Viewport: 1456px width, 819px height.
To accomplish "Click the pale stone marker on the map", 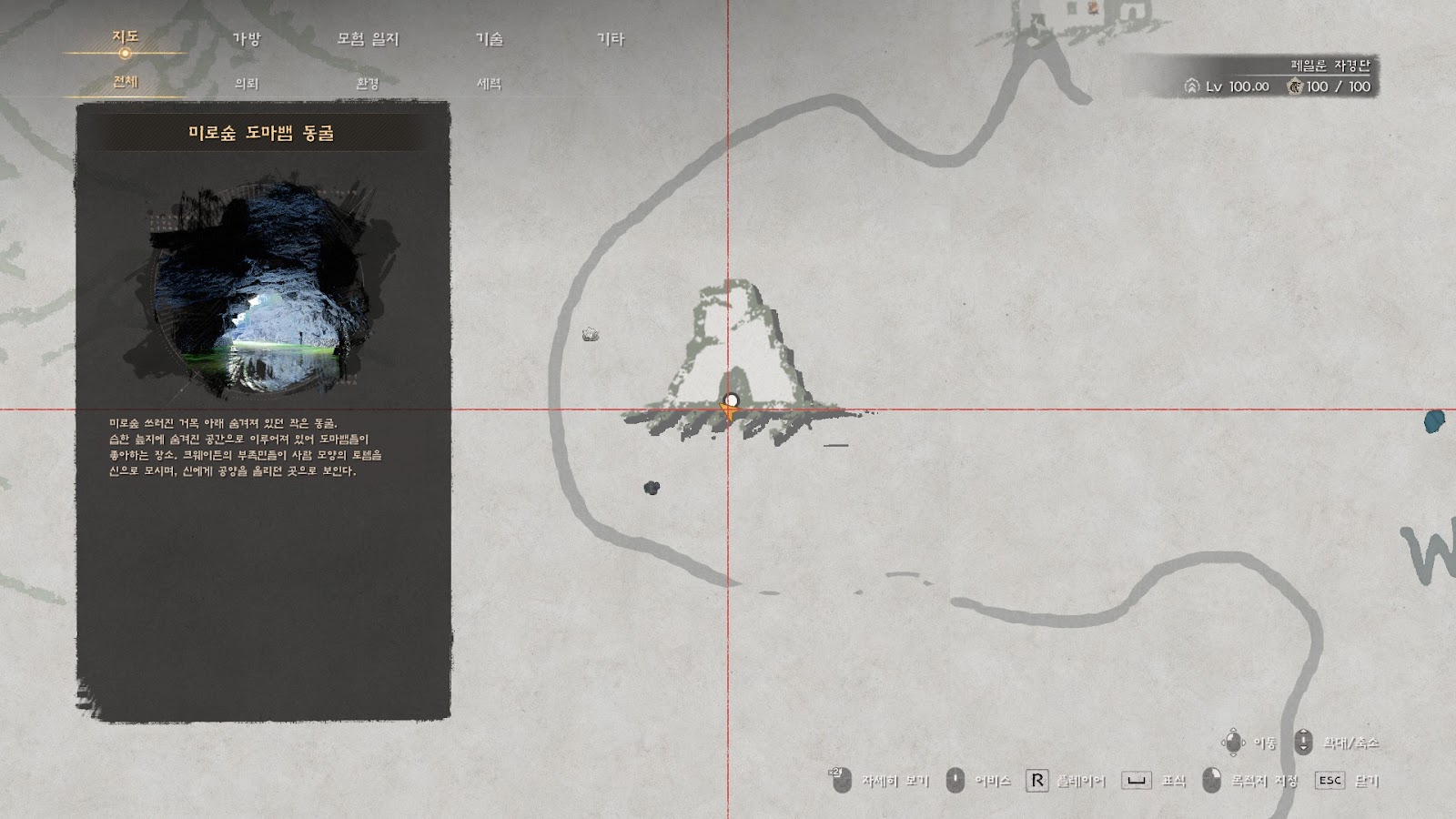I will click(x=590, y=335).
